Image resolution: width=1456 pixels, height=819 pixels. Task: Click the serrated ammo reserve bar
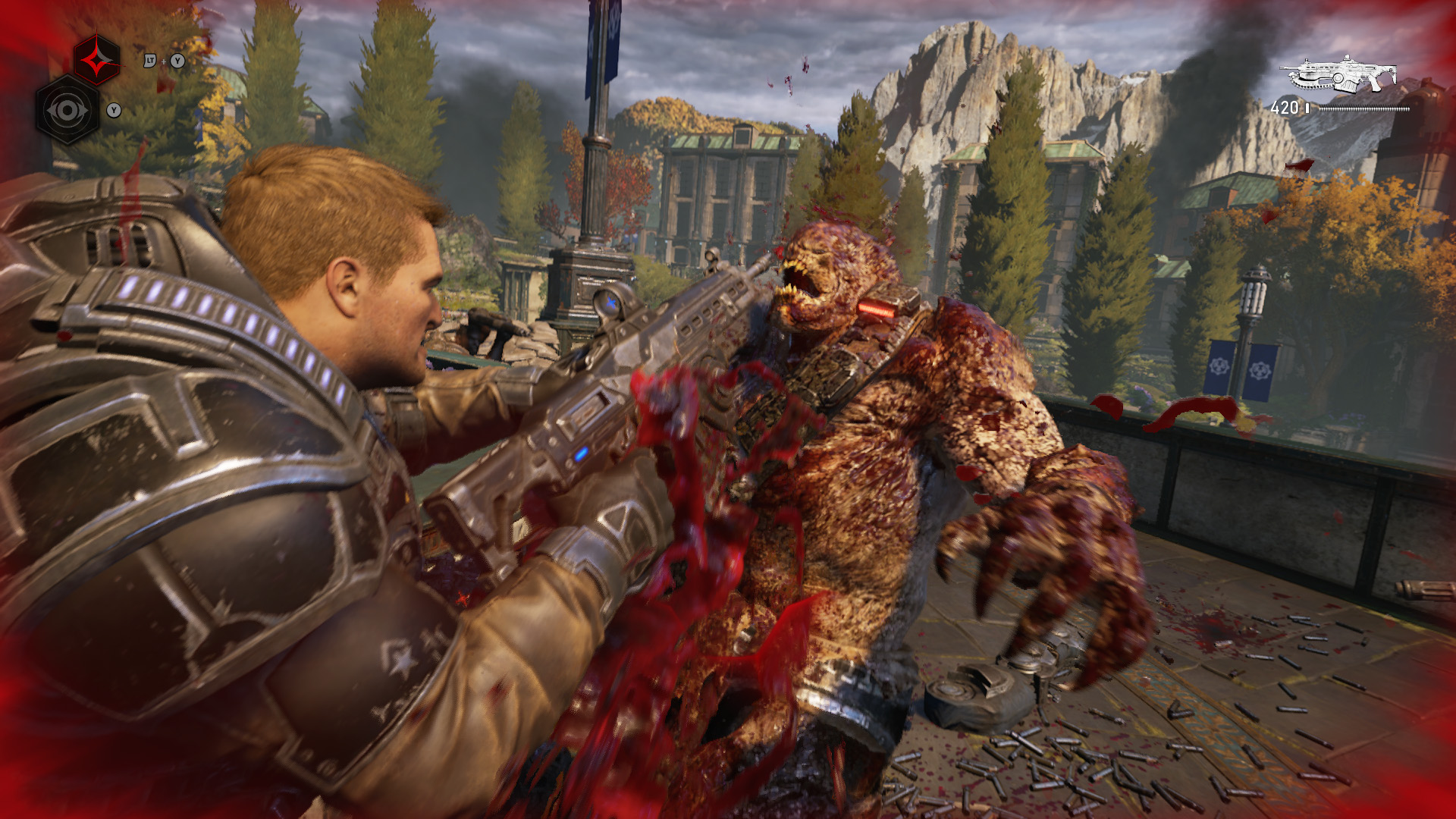(x=1365, y=108)
